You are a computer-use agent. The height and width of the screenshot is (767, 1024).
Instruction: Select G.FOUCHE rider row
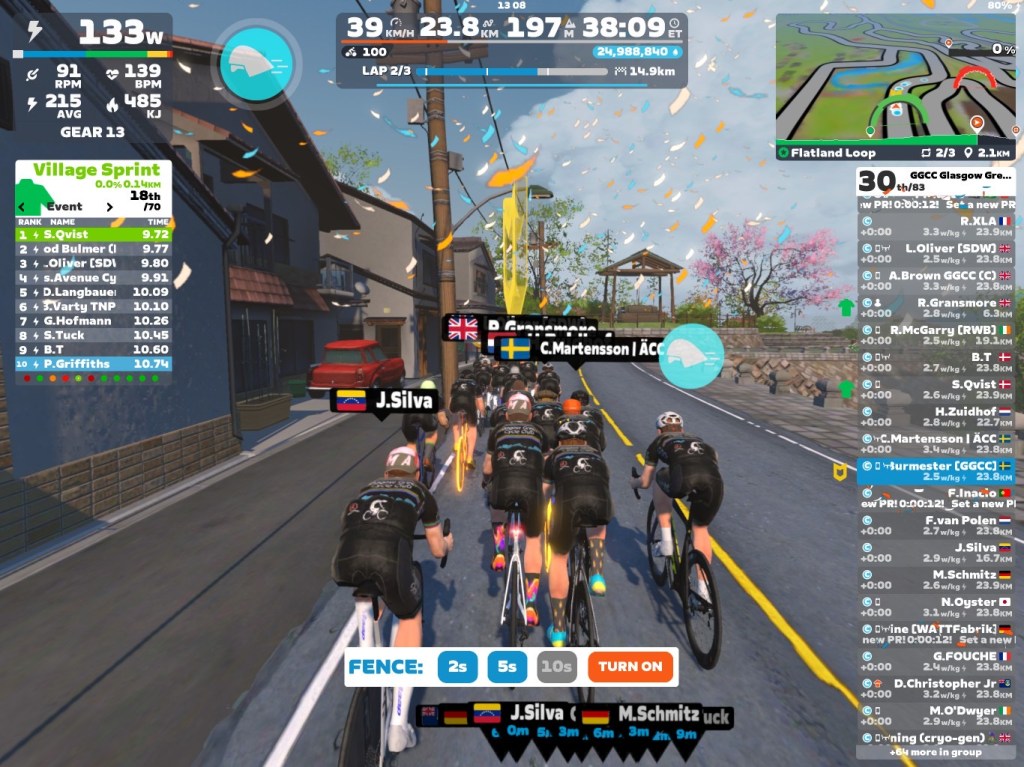tap(936, 661)
